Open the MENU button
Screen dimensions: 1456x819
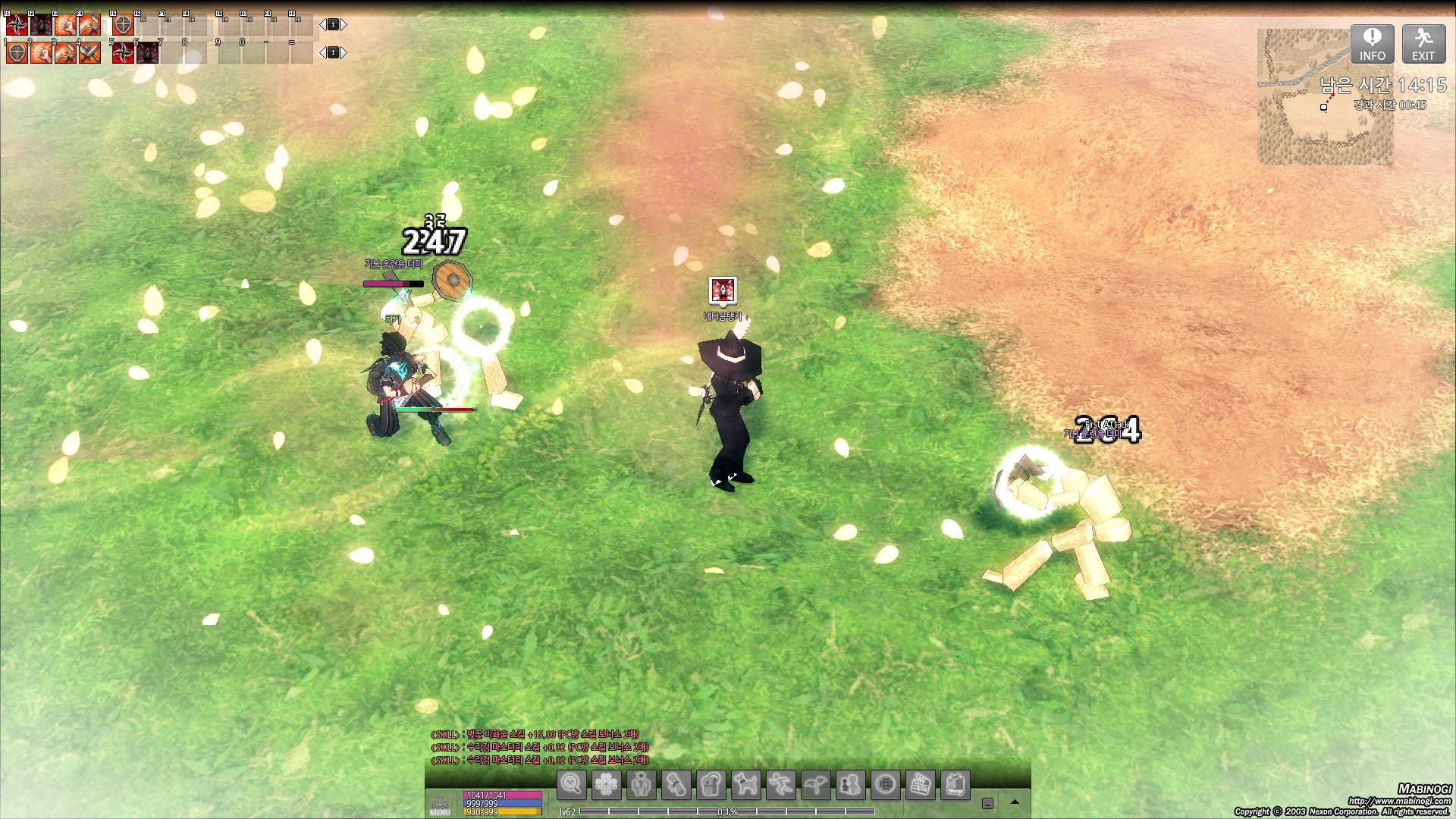440,804
